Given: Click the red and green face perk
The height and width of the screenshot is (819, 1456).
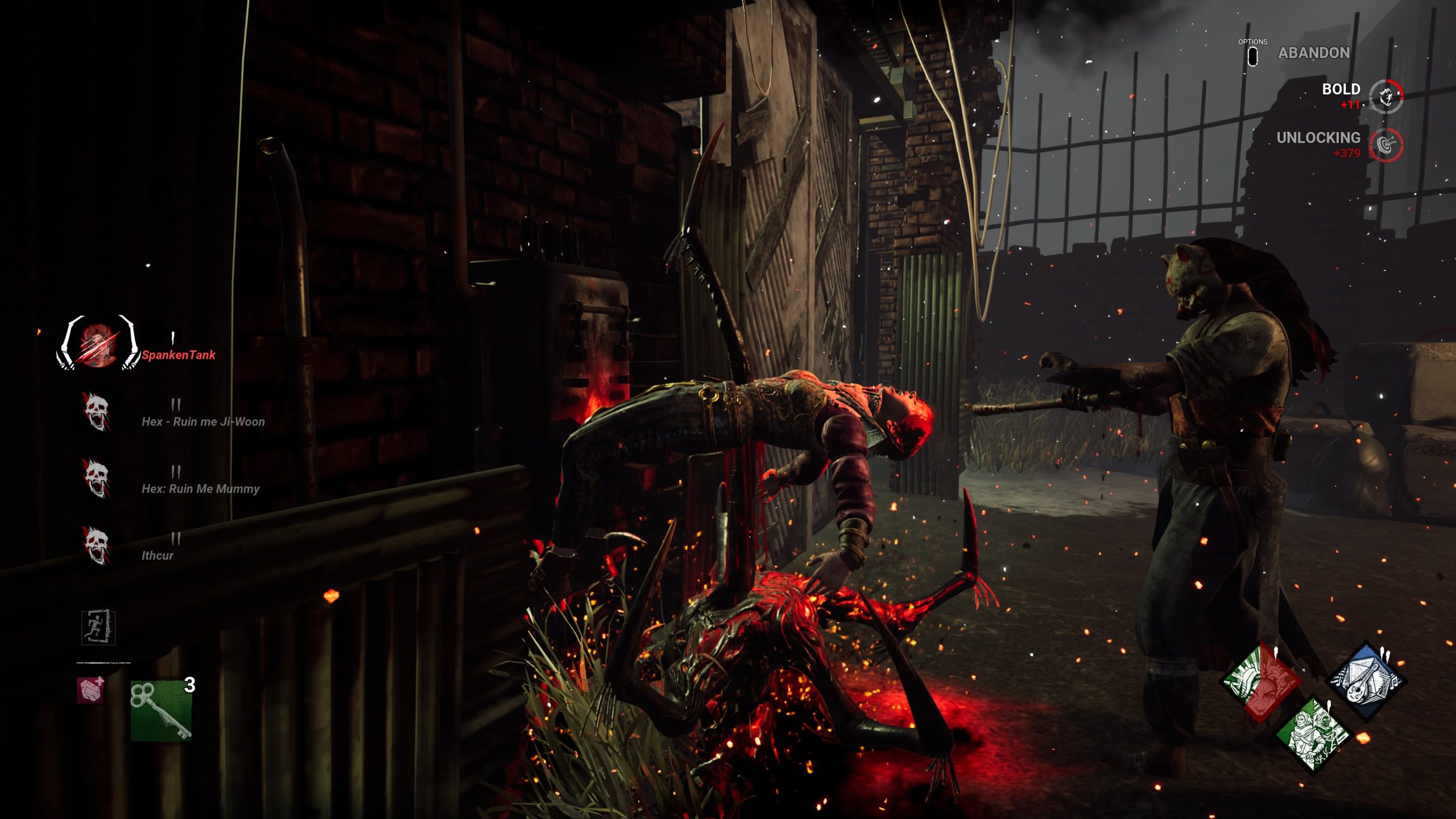Looking at the screenshot, I should (x=1261, y=681).
